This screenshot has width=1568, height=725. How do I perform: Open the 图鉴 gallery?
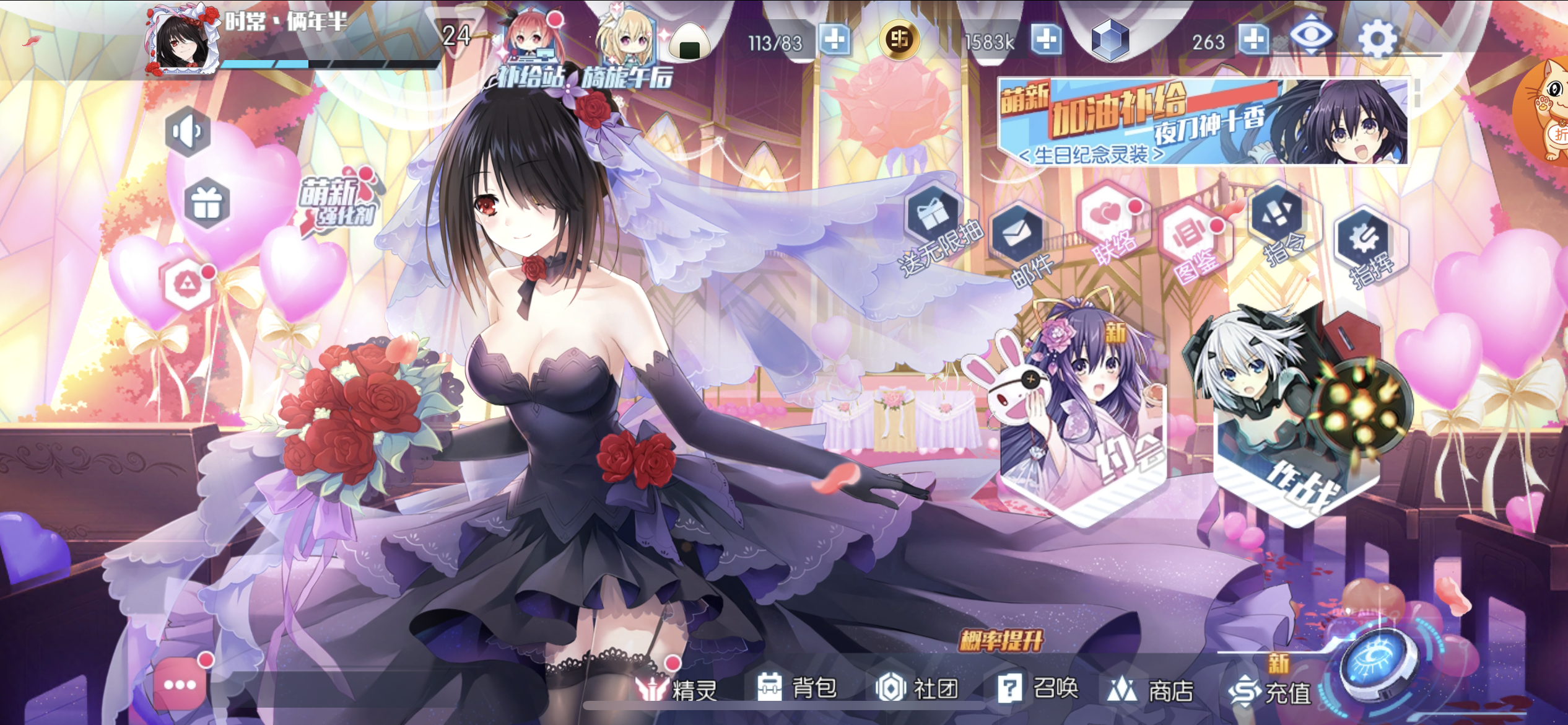(1193, 239)
